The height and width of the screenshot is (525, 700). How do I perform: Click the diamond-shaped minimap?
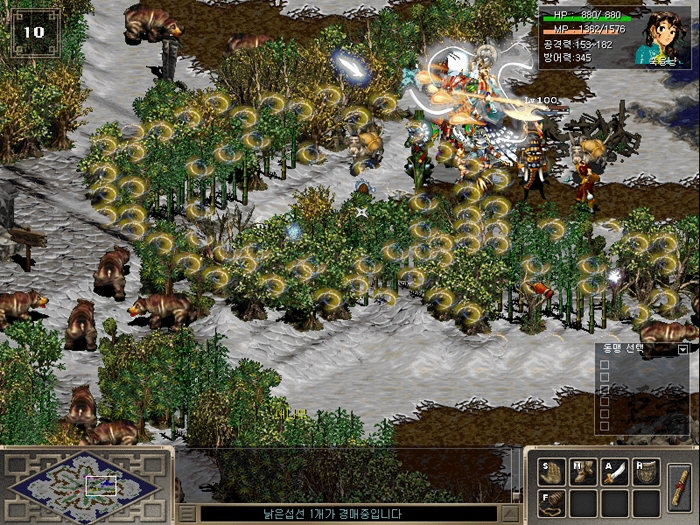pyautogui.click(x=84, y=487)
